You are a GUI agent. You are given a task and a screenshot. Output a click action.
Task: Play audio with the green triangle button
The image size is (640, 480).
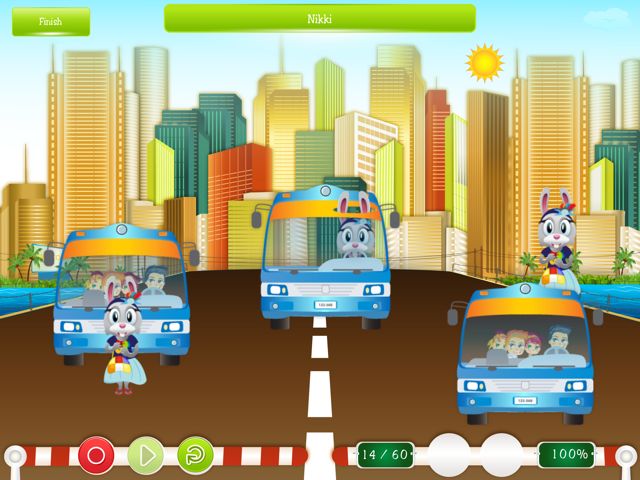point(146,456)
